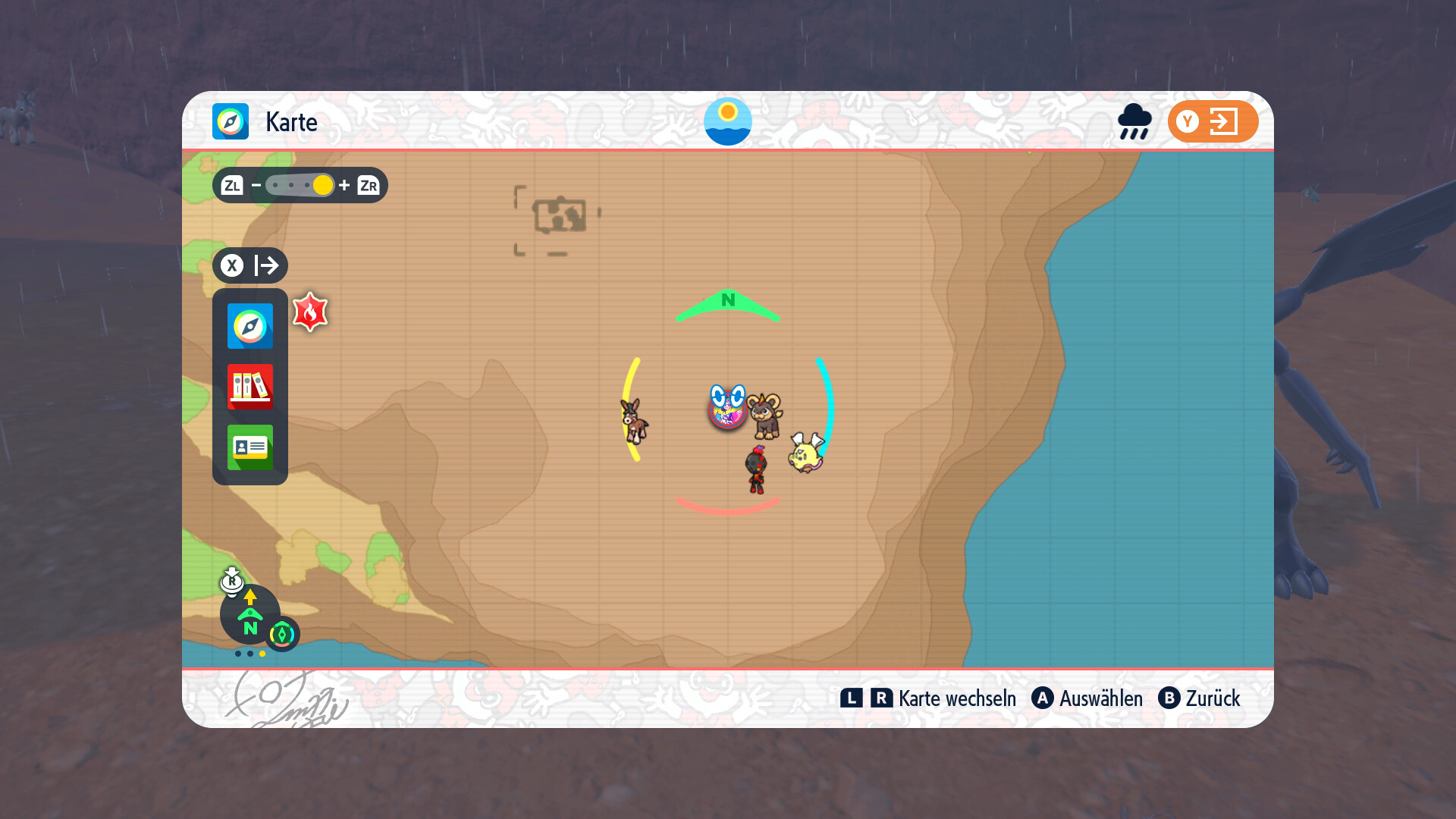Click the daytime sun icon

coord(727,121)
